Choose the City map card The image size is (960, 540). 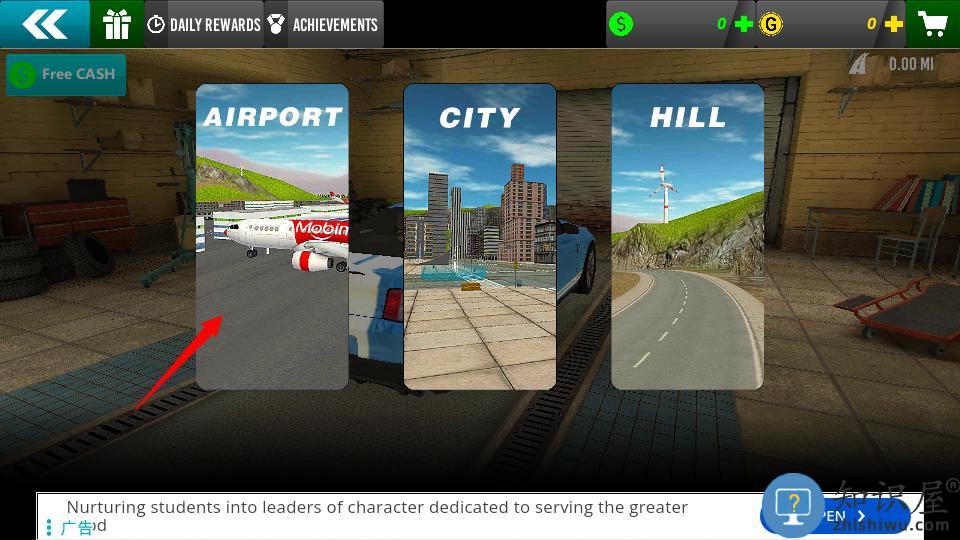tap(480, 236)
